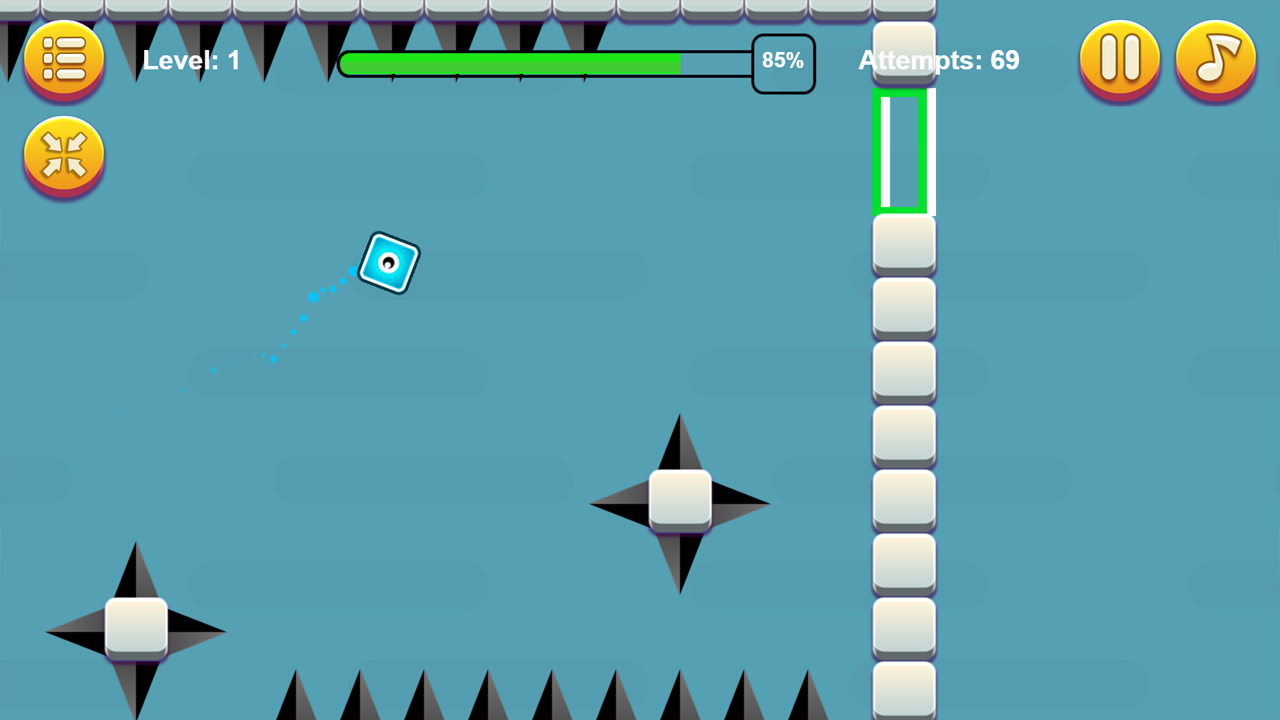Toggle music with the note icon

pos(1216,58)
